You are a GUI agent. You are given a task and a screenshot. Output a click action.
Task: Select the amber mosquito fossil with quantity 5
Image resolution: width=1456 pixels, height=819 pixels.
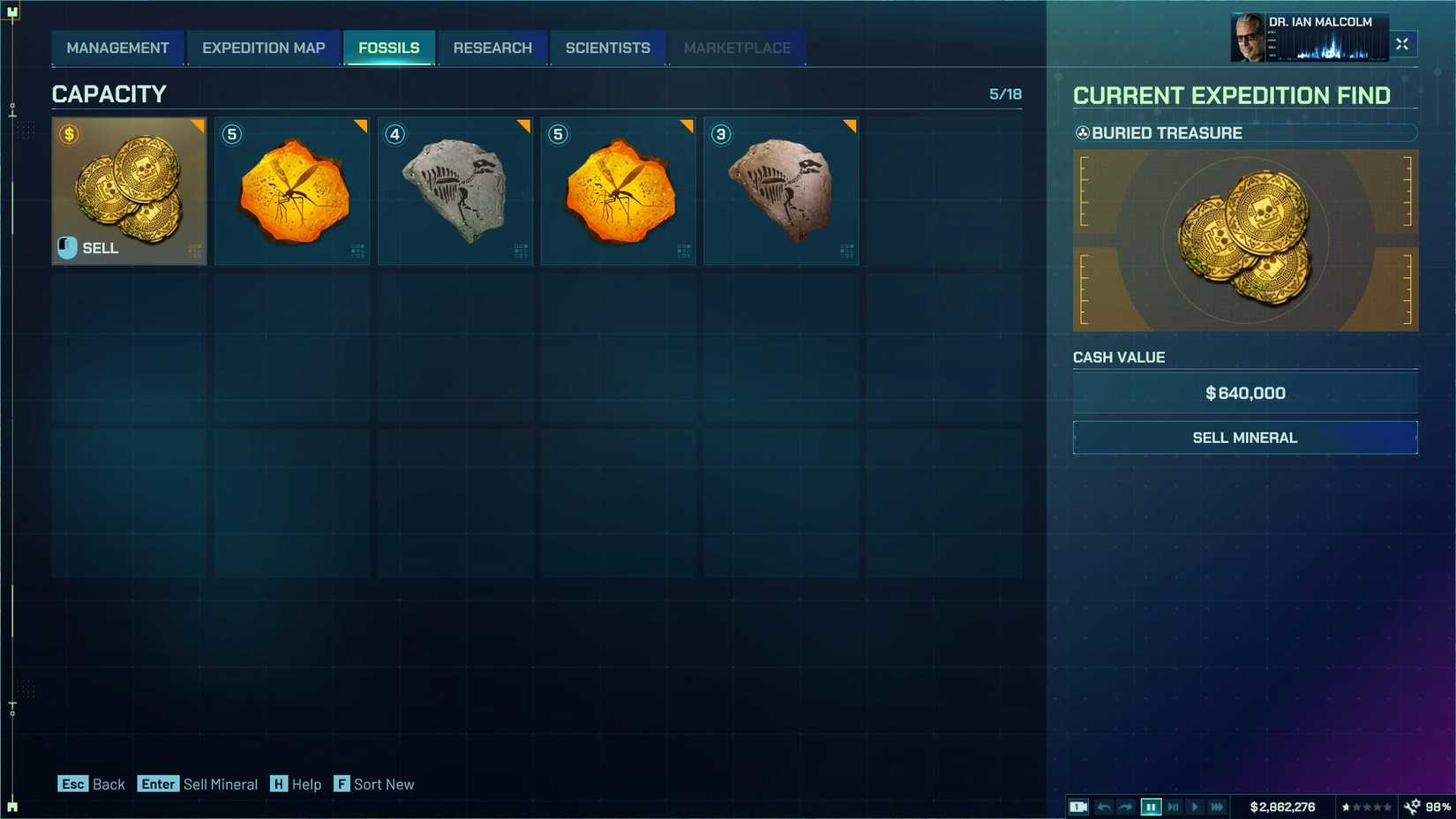293,190
